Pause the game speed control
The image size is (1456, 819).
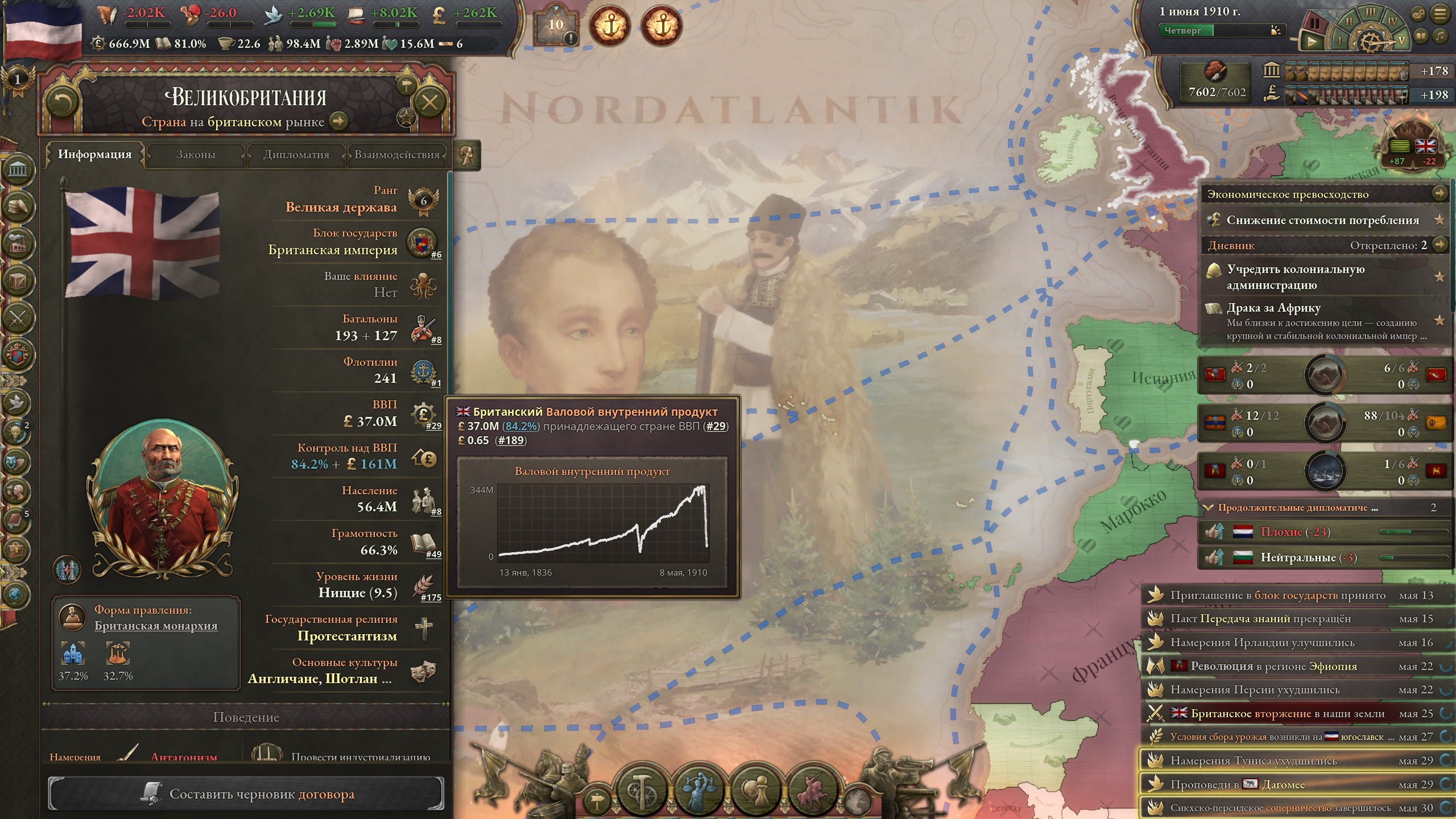coord(1314,23)
